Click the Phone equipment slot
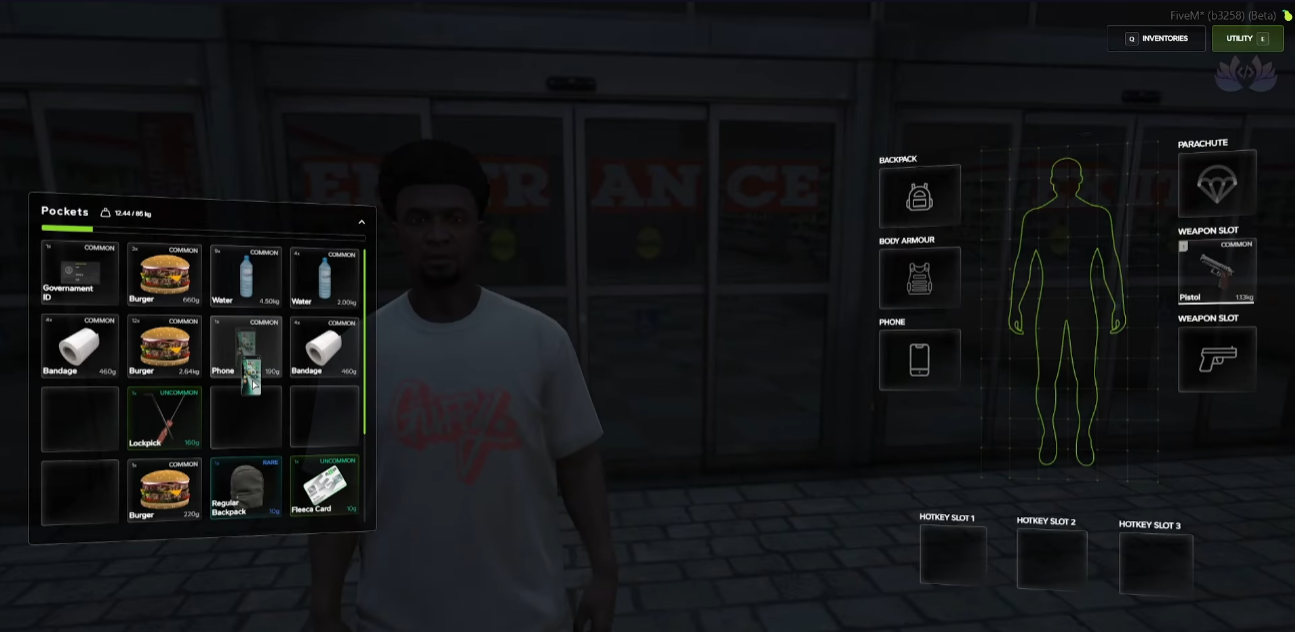The width and height of the screenshot is (1295, 632). (919, 359)
